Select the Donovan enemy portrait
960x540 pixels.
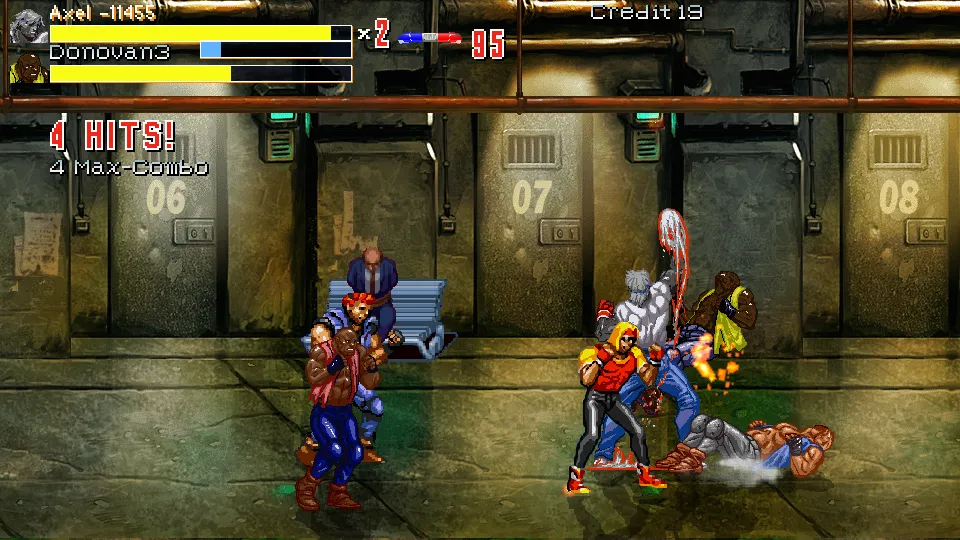28,70
